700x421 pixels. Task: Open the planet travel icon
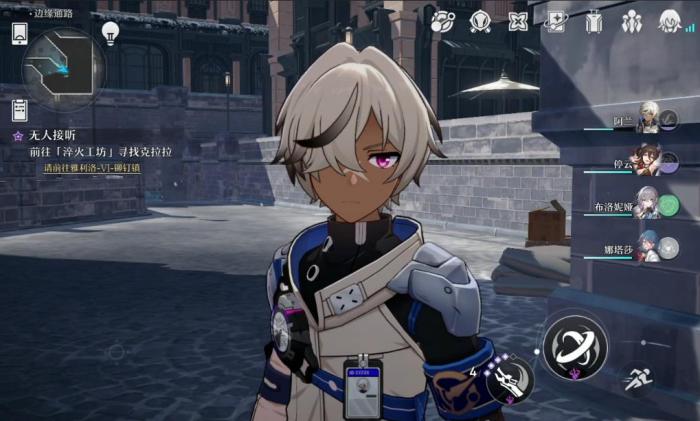(442, 21)
